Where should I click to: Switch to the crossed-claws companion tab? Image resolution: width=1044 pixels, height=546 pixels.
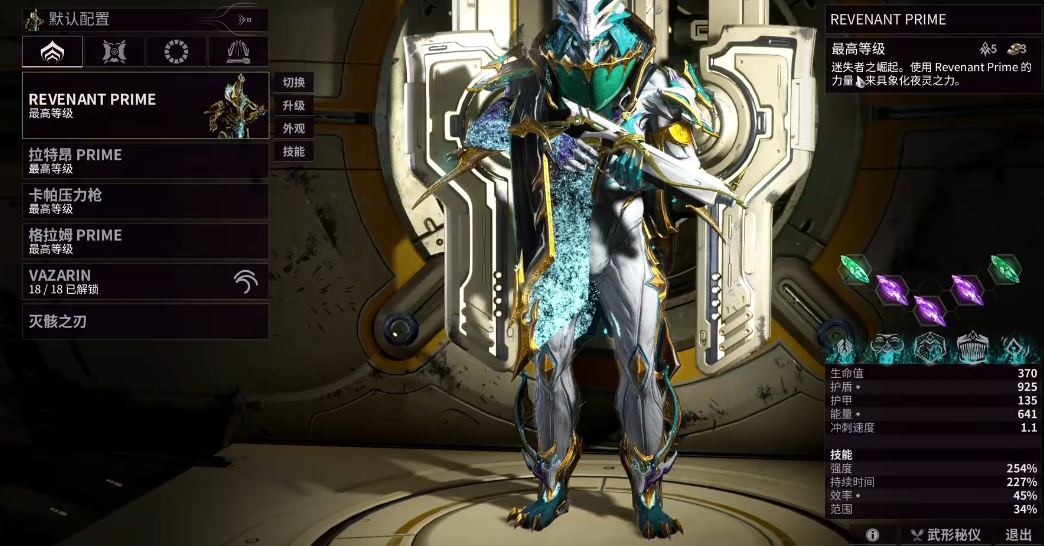[x=114, y=52]
